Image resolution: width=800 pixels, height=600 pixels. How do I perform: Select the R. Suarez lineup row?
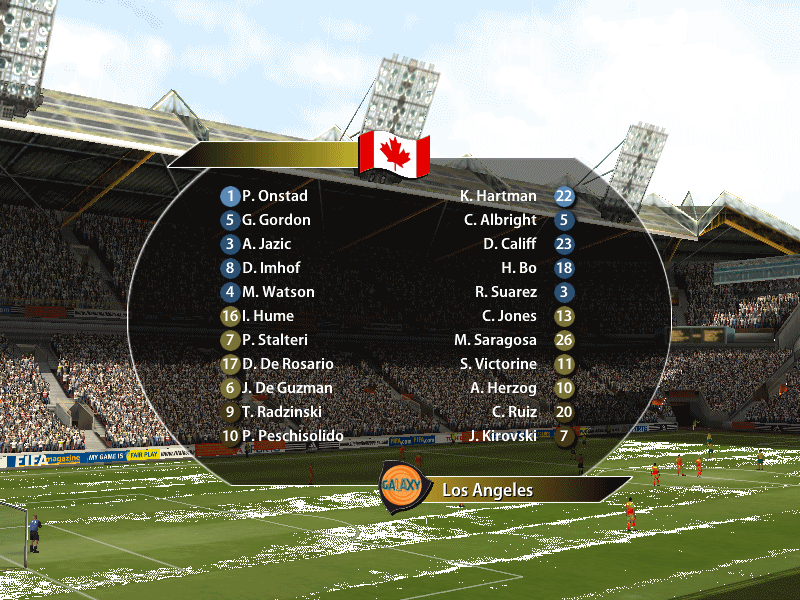coord(506,292)
